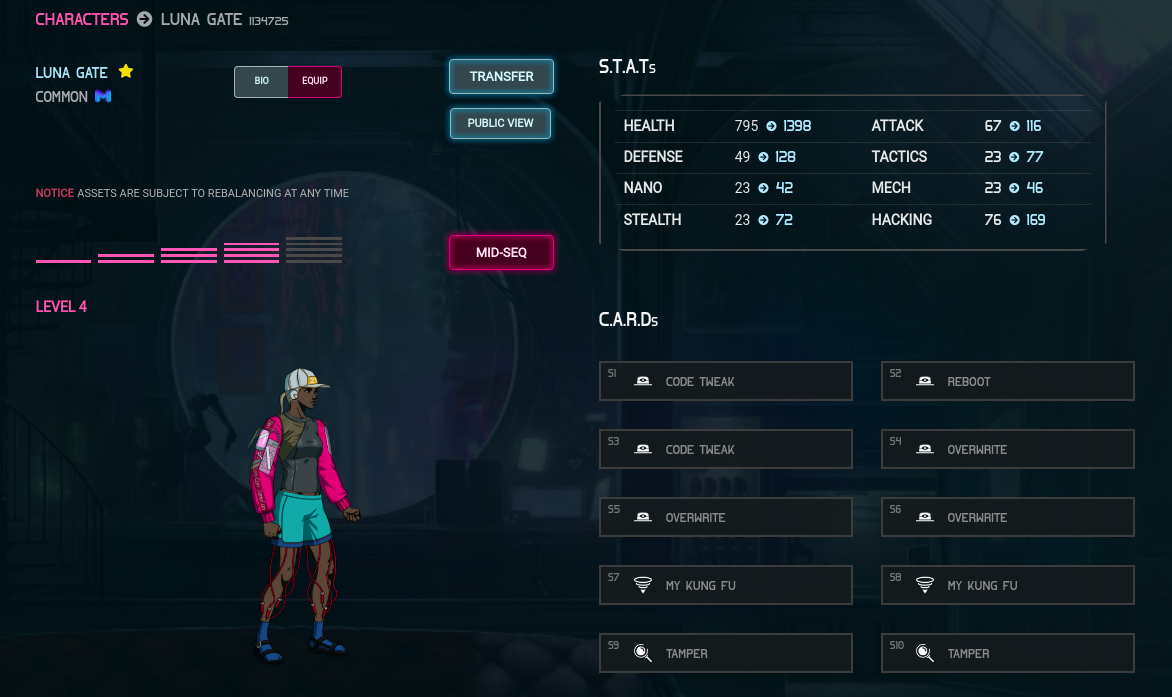The width and height of the screenshot is (1172, 697).
Task: Toggle the yellow favorite star by Luna Gate
Action: click(x=126, y=71)
